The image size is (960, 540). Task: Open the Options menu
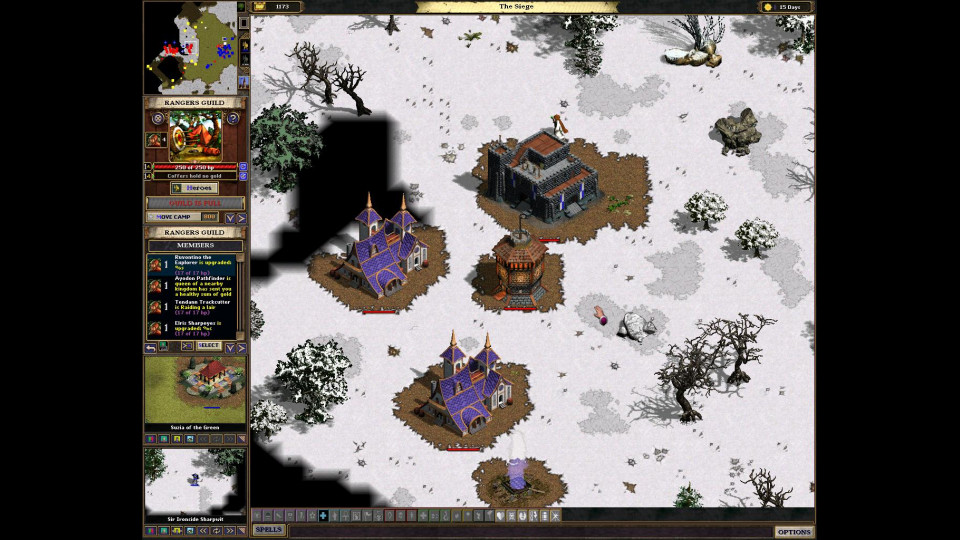[794, 531]
